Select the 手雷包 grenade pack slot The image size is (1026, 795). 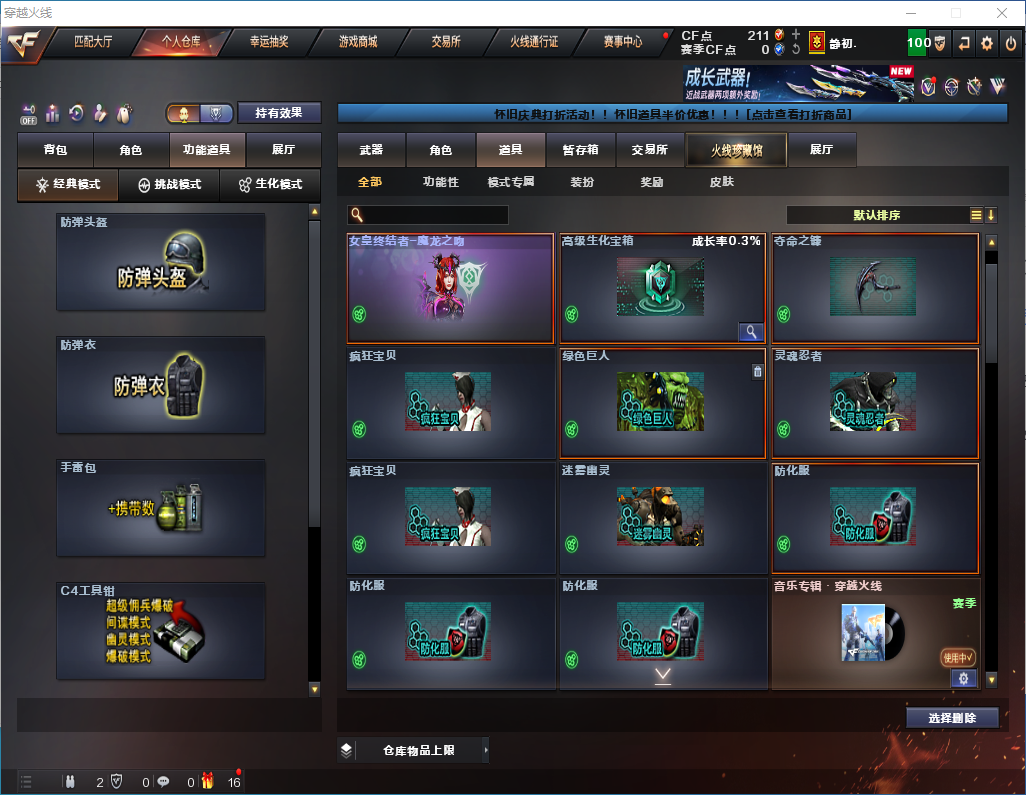tap(161, 509)
